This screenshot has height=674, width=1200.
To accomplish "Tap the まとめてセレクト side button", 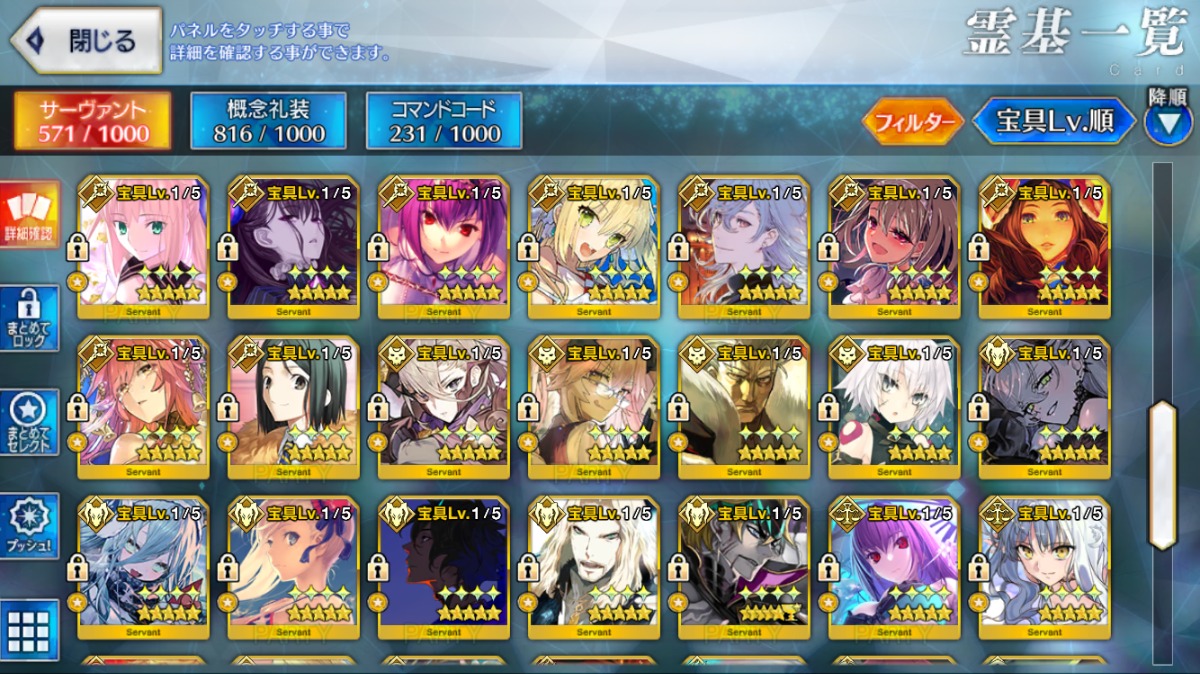I will pos(30,422).
